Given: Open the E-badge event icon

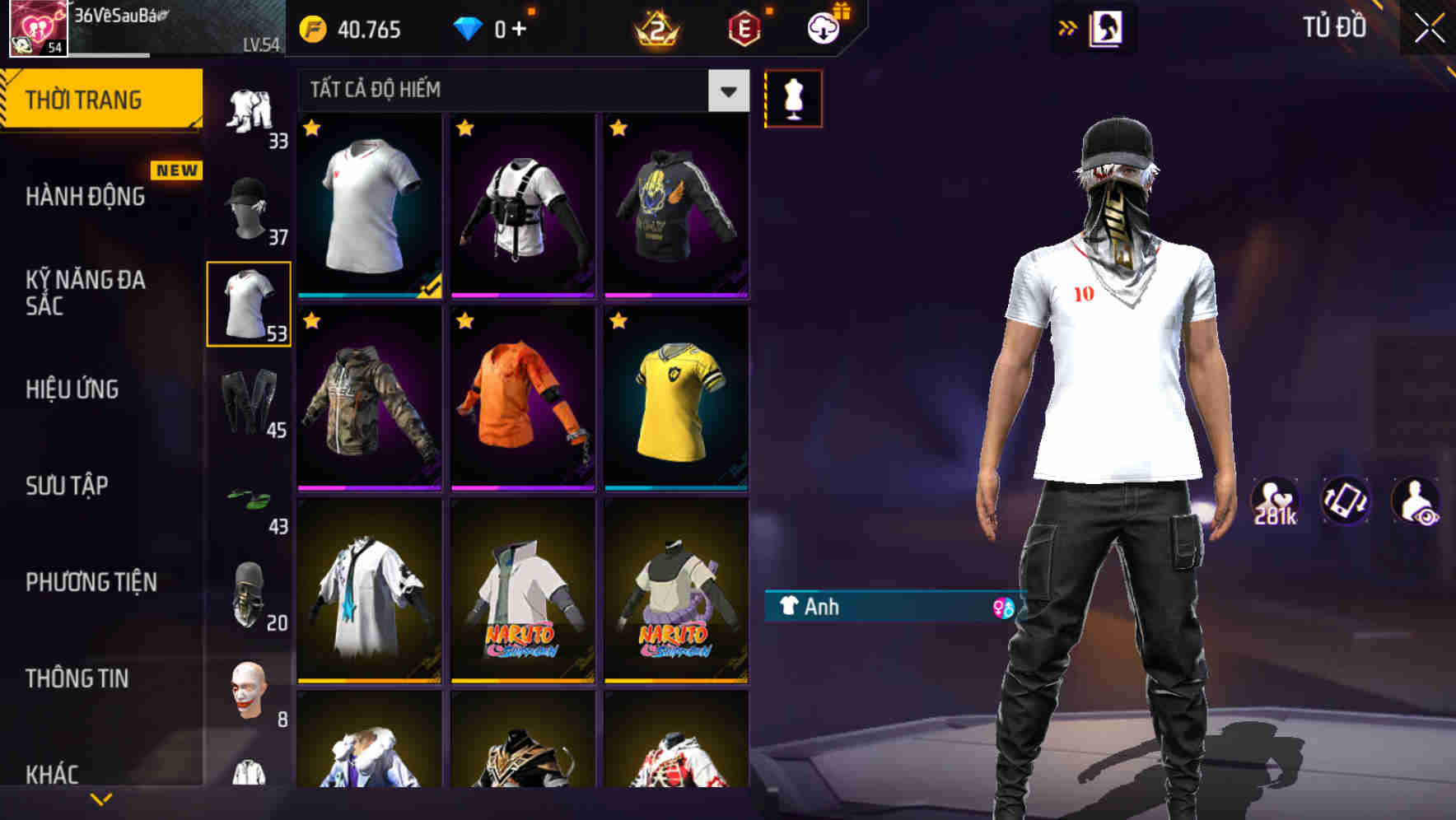Looking at the screenshot, I should click(x=744, y=27).
